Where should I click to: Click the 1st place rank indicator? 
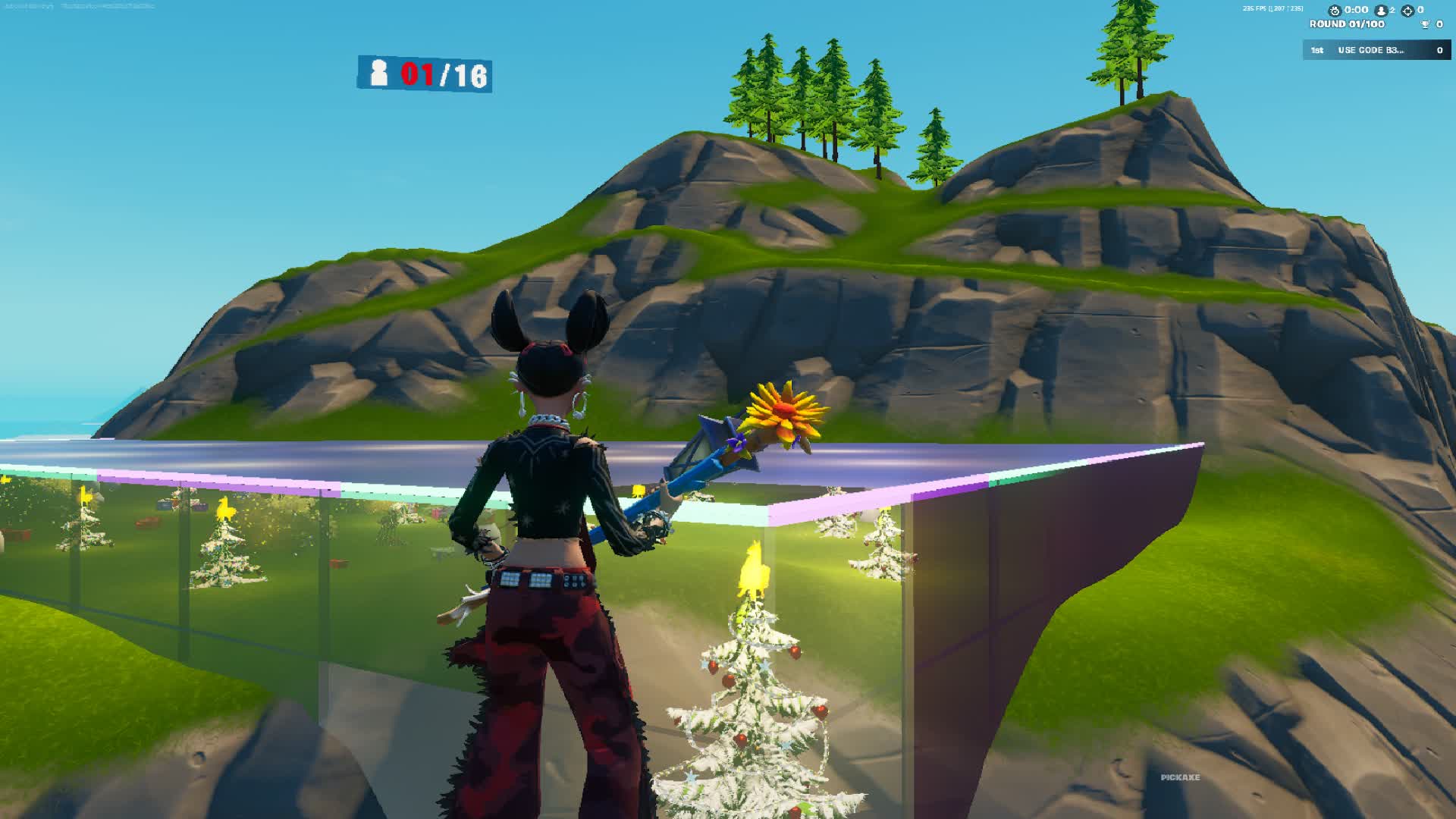(1317, 51)
